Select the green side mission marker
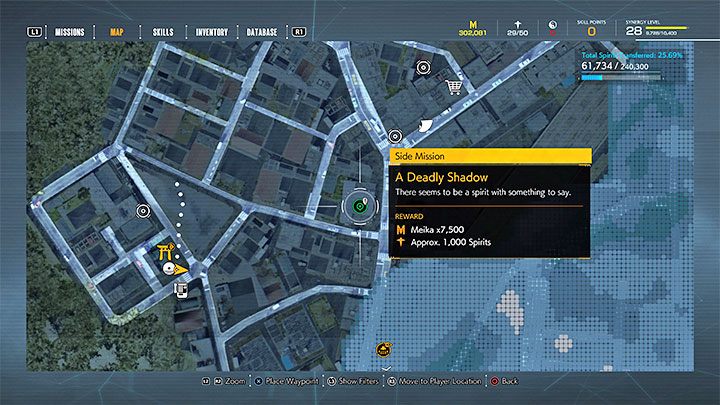The image size is (720, 405). pos(357,207)
